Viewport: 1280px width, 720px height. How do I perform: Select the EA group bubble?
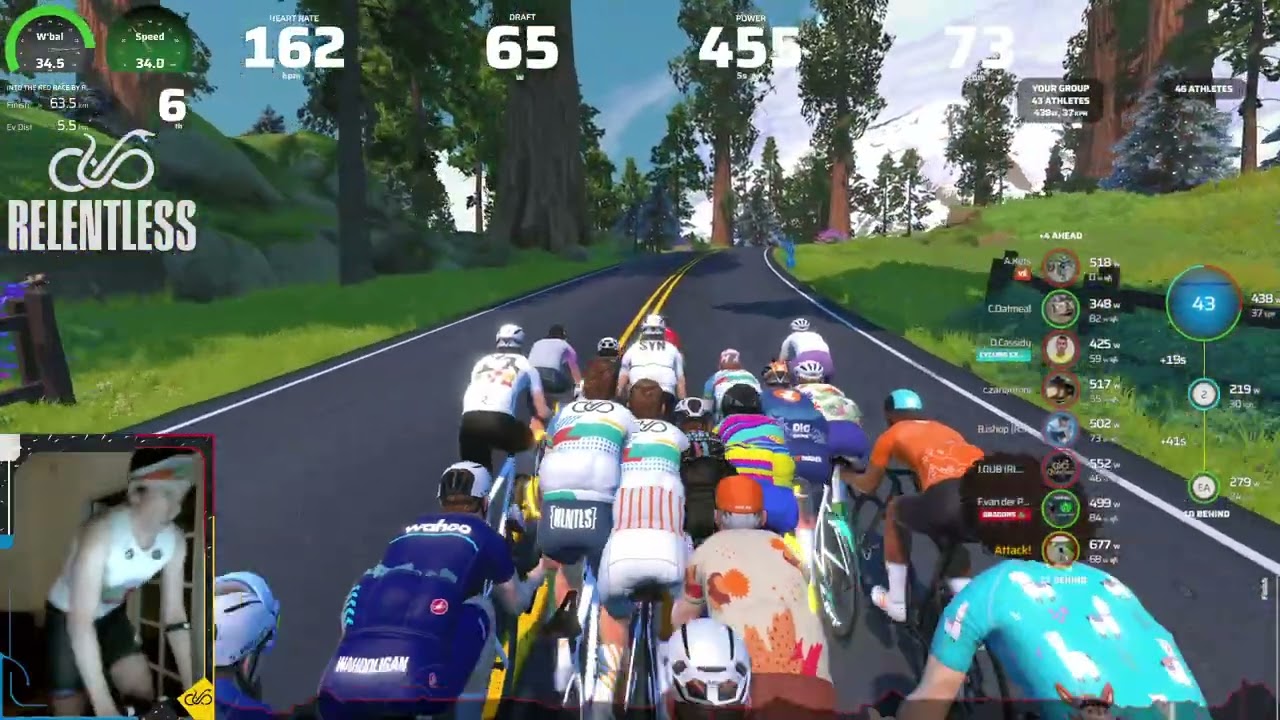click(1203, 486)
